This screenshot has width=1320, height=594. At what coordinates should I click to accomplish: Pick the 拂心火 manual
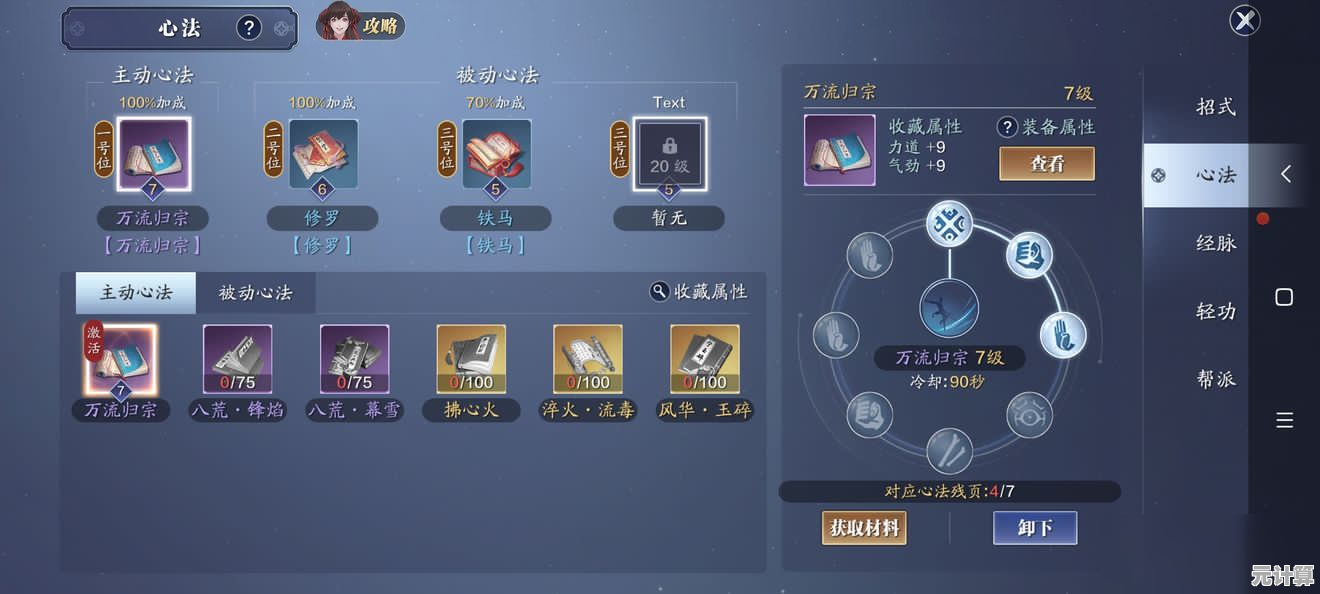coord(471,359)
